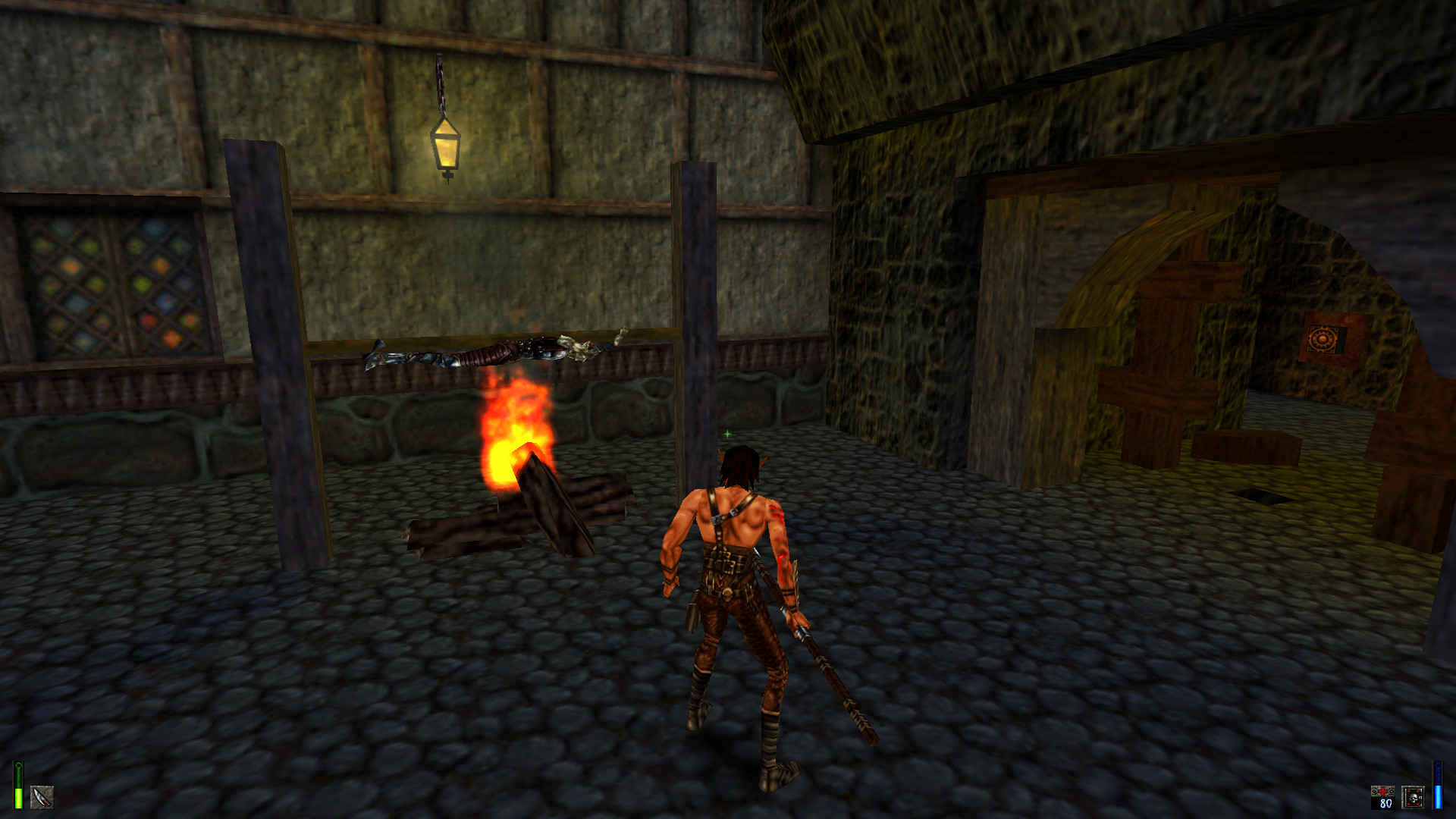The width and height of the screenshot is (1456, 819).
Task: Select the dagger weapon icon
Action: 42,797
